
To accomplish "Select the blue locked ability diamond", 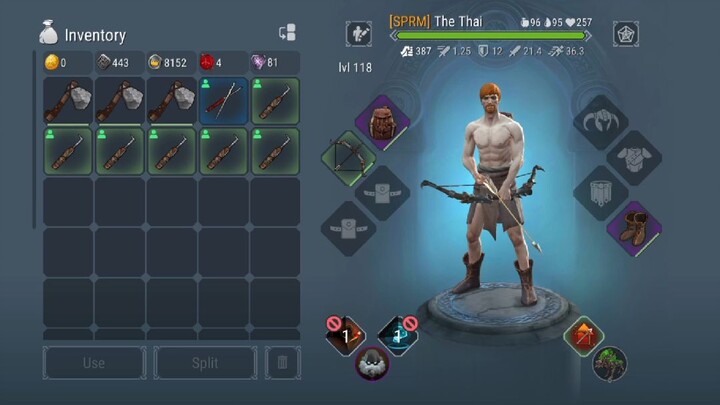I will (398, 336).
